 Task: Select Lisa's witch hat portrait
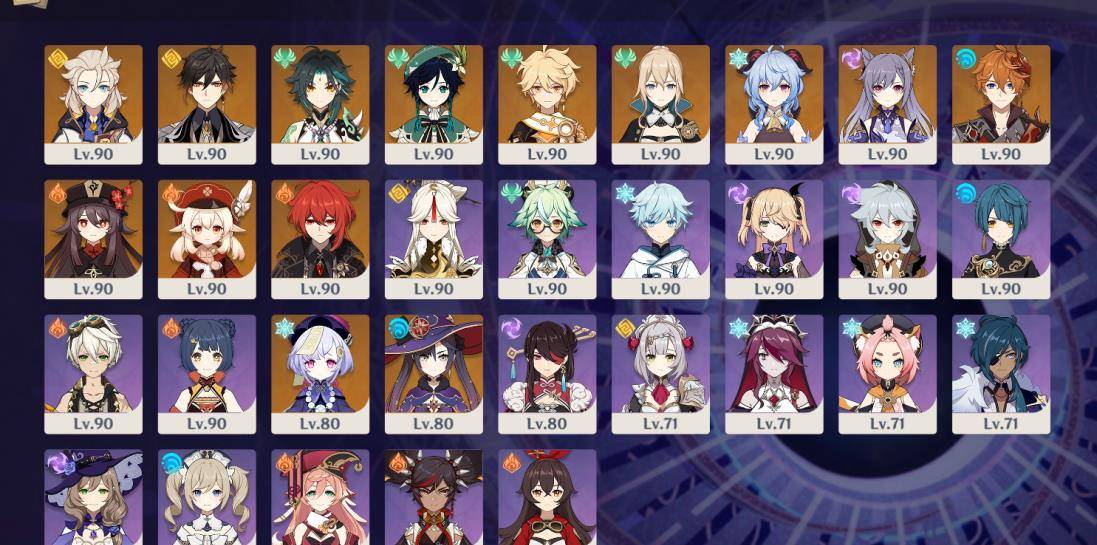(x=93, y=497)
